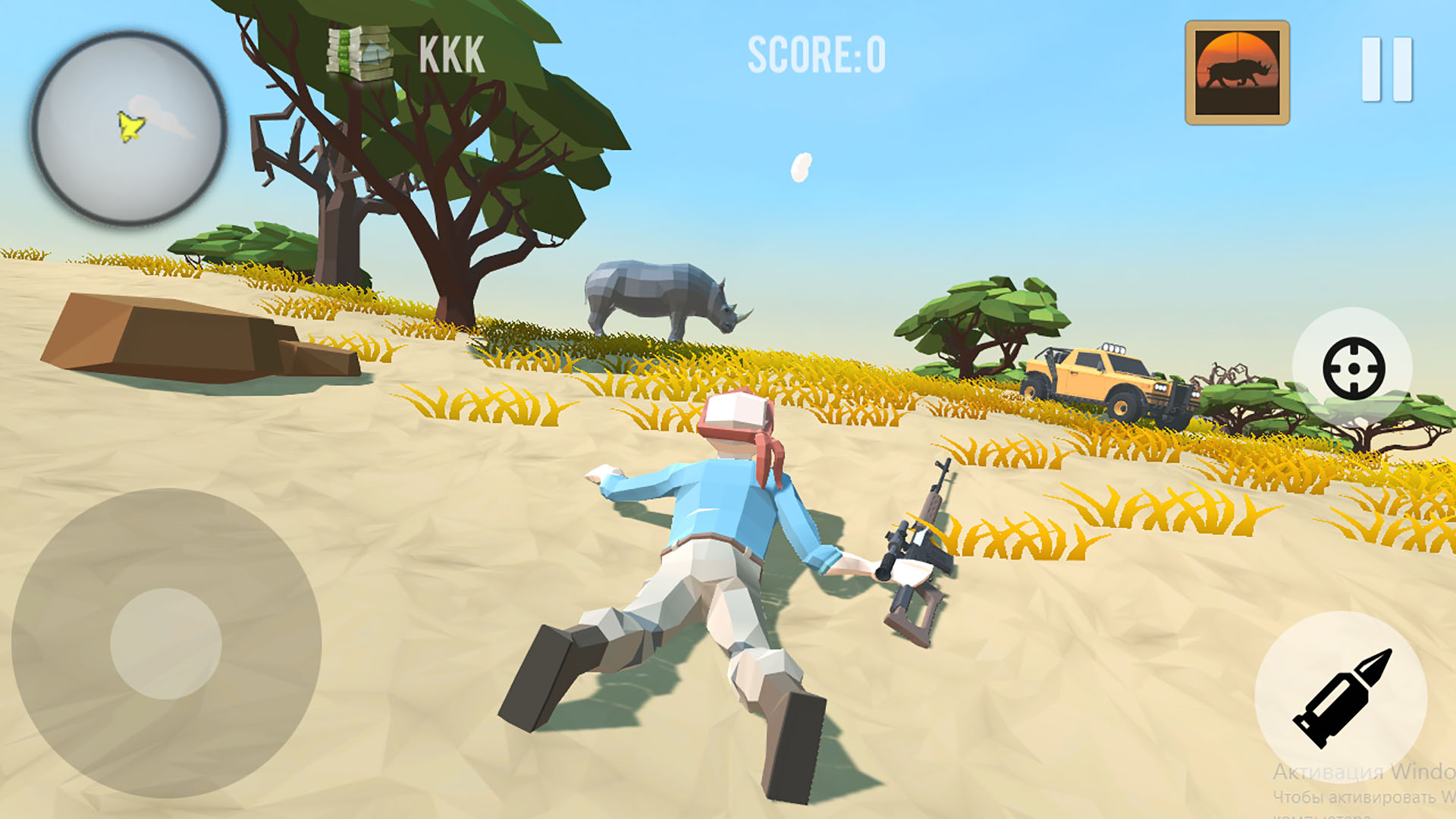Viewport: 1456px width, 819px height.
Task: Tap the framed rhino silhouette artwork
Action: (1236, 72)
